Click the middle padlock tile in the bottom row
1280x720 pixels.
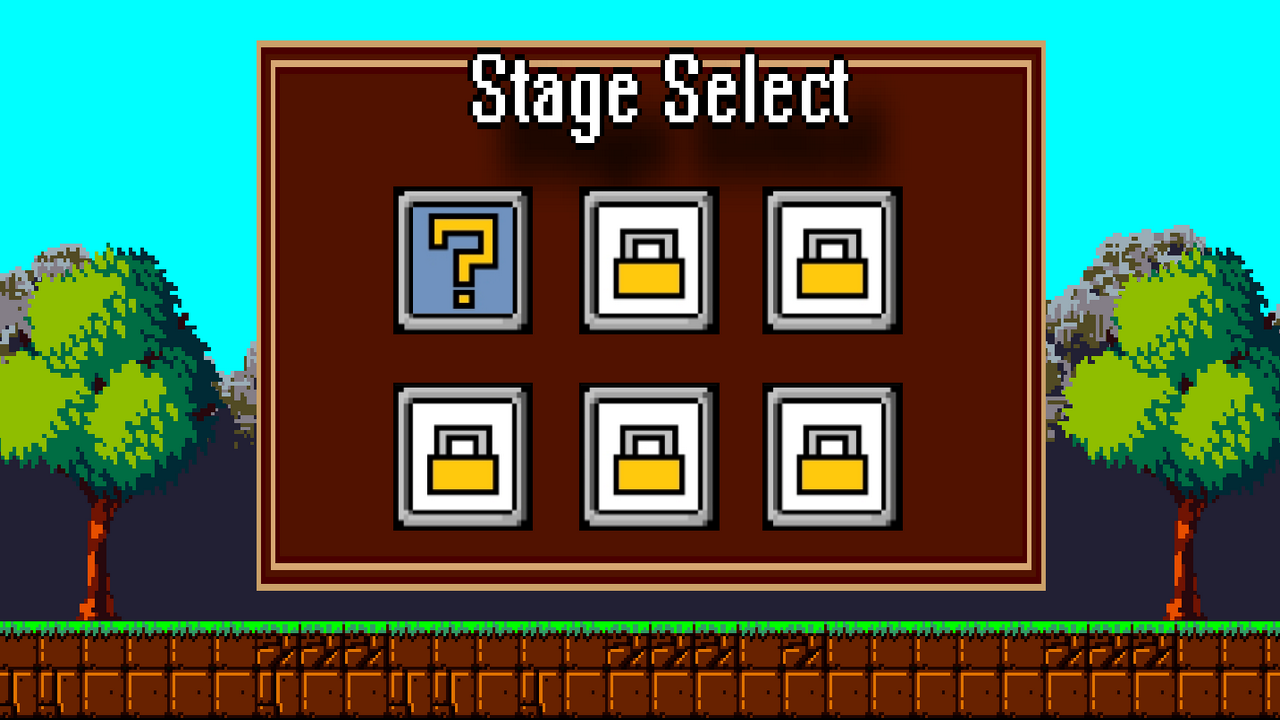pos(647,455)
